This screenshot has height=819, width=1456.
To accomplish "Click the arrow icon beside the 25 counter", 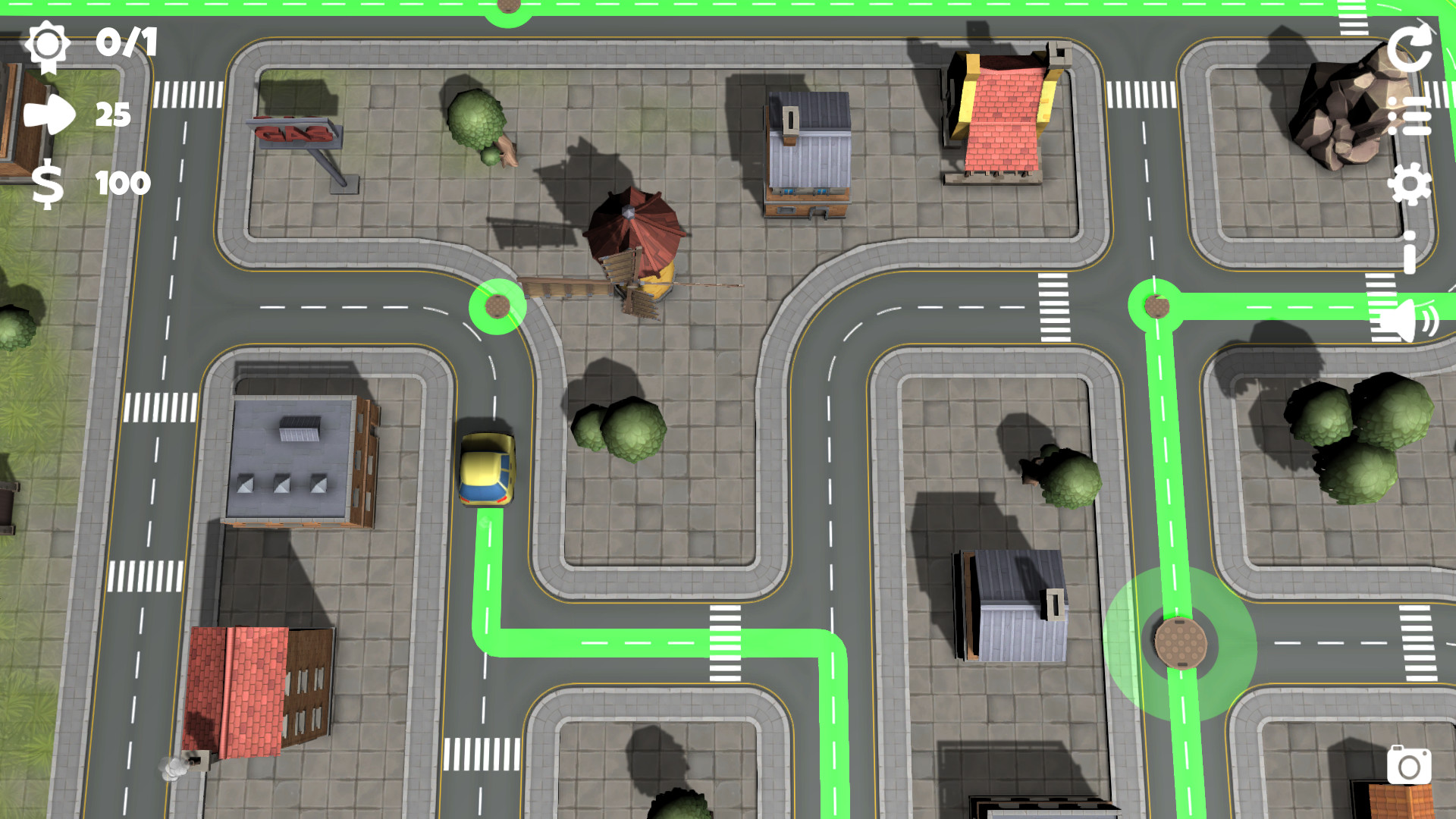I will pos(49,115).
